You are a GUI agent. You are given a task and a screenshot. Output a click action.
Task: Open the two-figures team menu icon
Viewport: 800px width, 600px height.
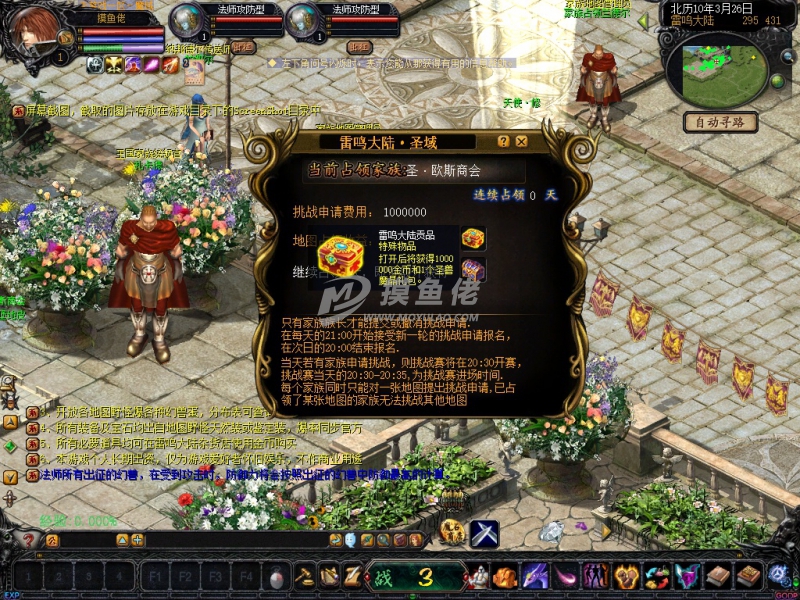click(x=596, y=576)
